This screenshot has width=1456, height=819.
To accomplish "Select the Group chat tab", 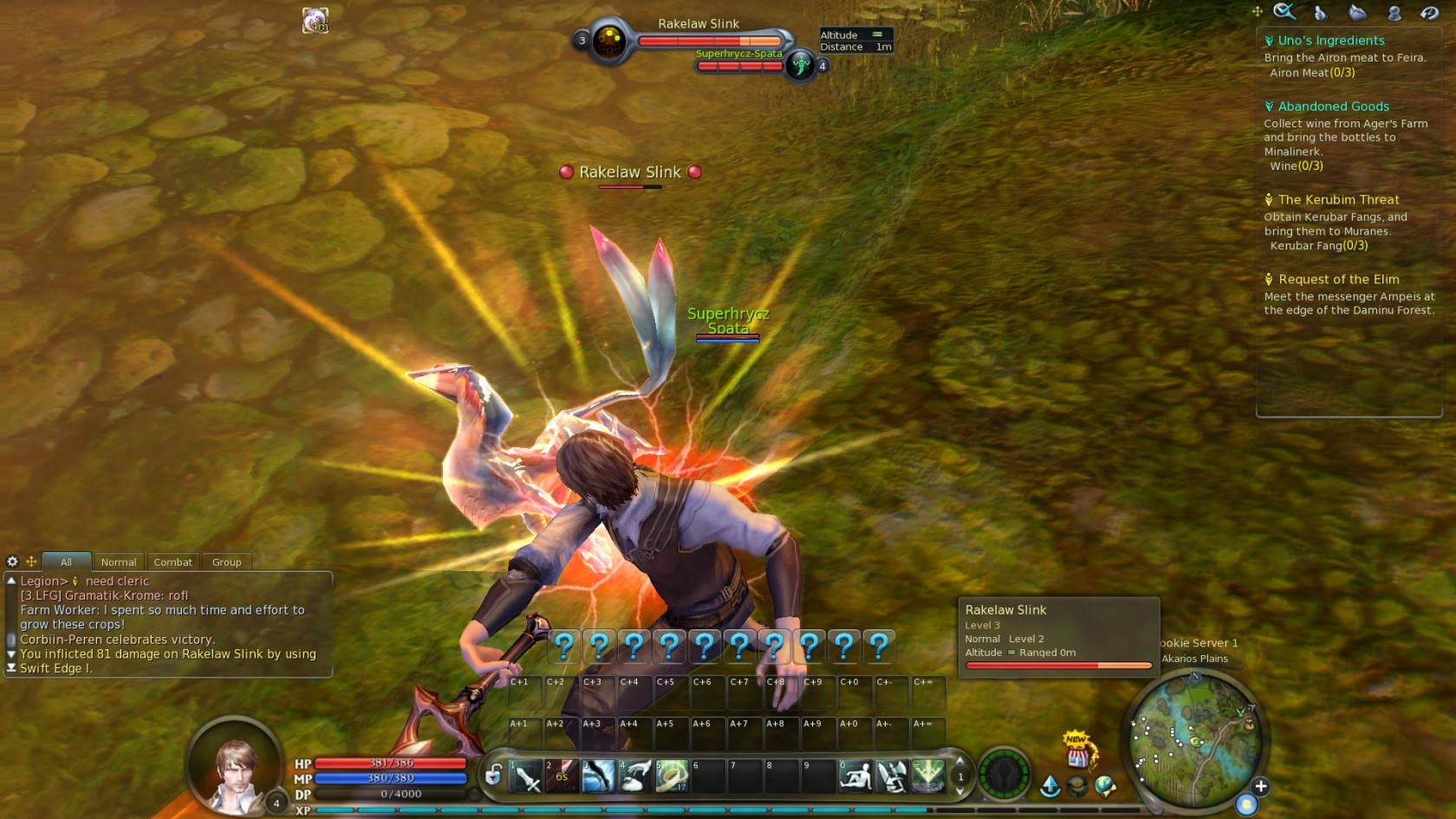I will pyautogui.click(x=226, y=562).
